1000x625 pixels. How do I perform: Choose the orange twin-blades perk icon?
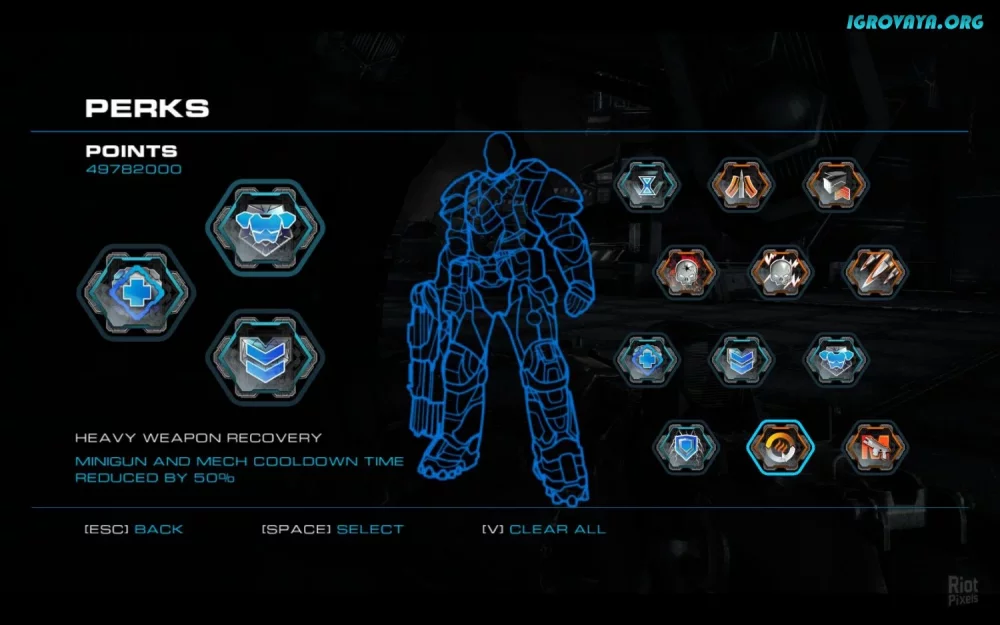741,185
